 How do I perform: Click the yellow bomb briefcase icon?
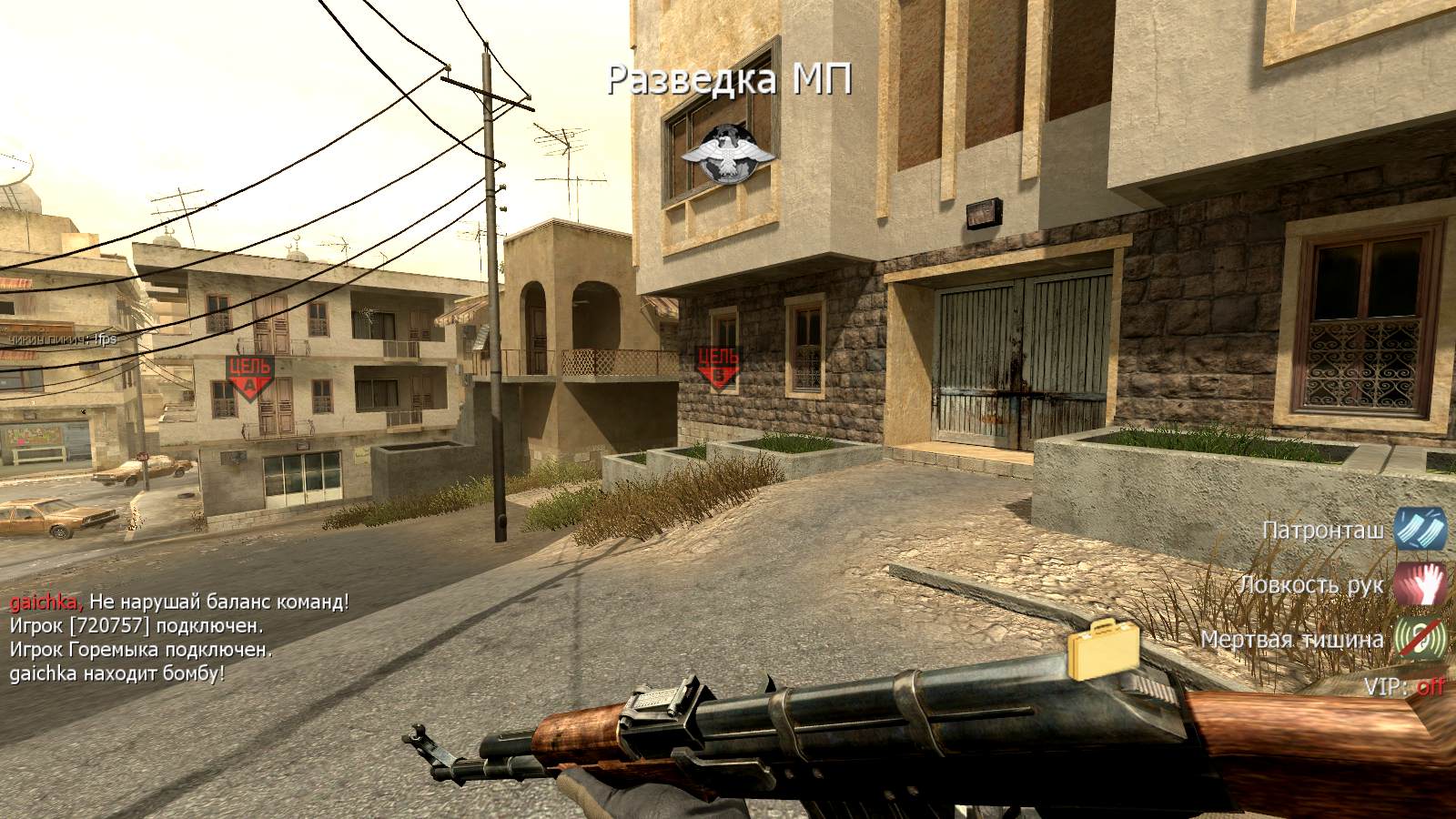(1103, 650)
